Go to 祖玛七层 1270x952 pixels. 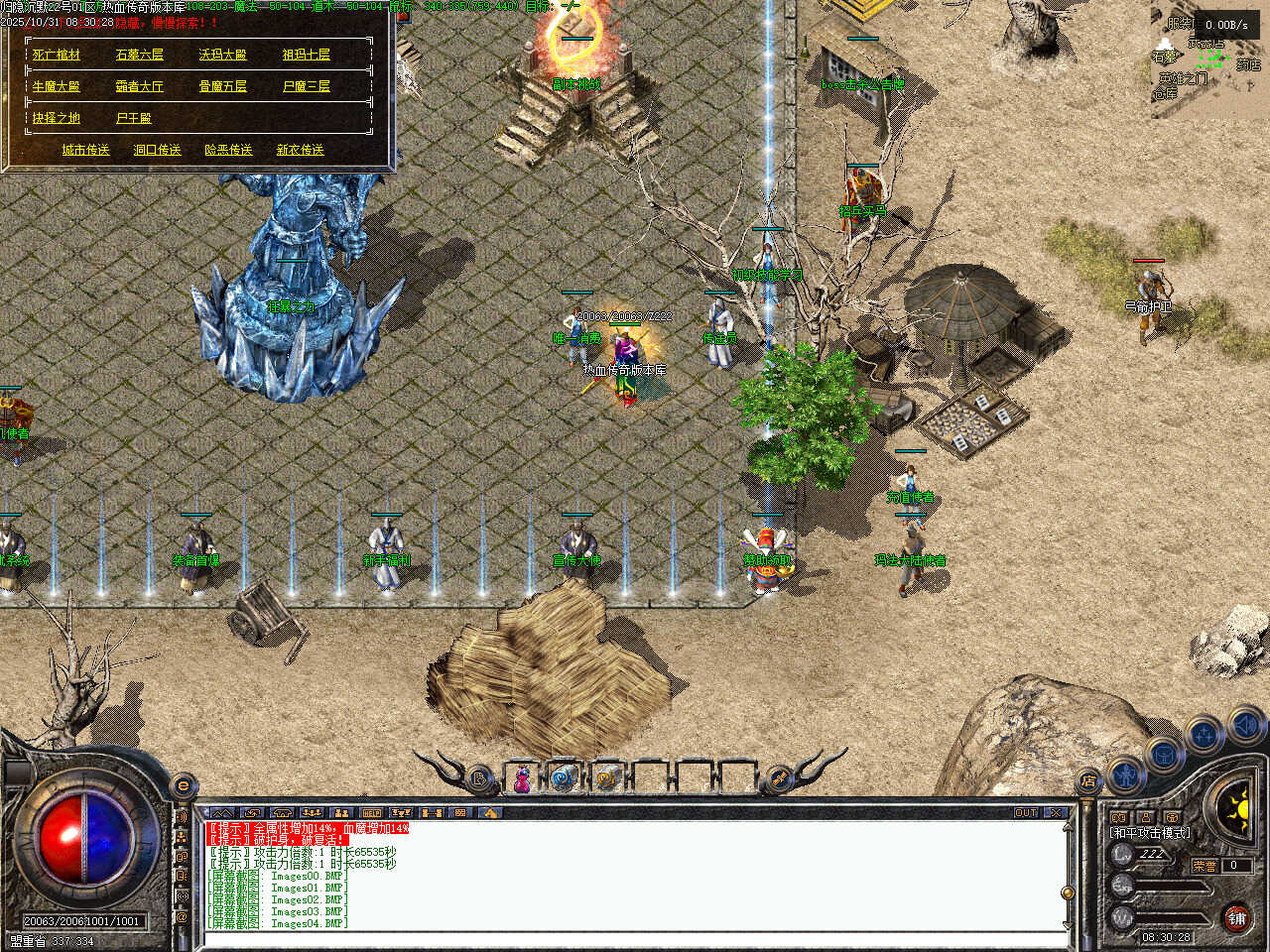pos(307,56)
